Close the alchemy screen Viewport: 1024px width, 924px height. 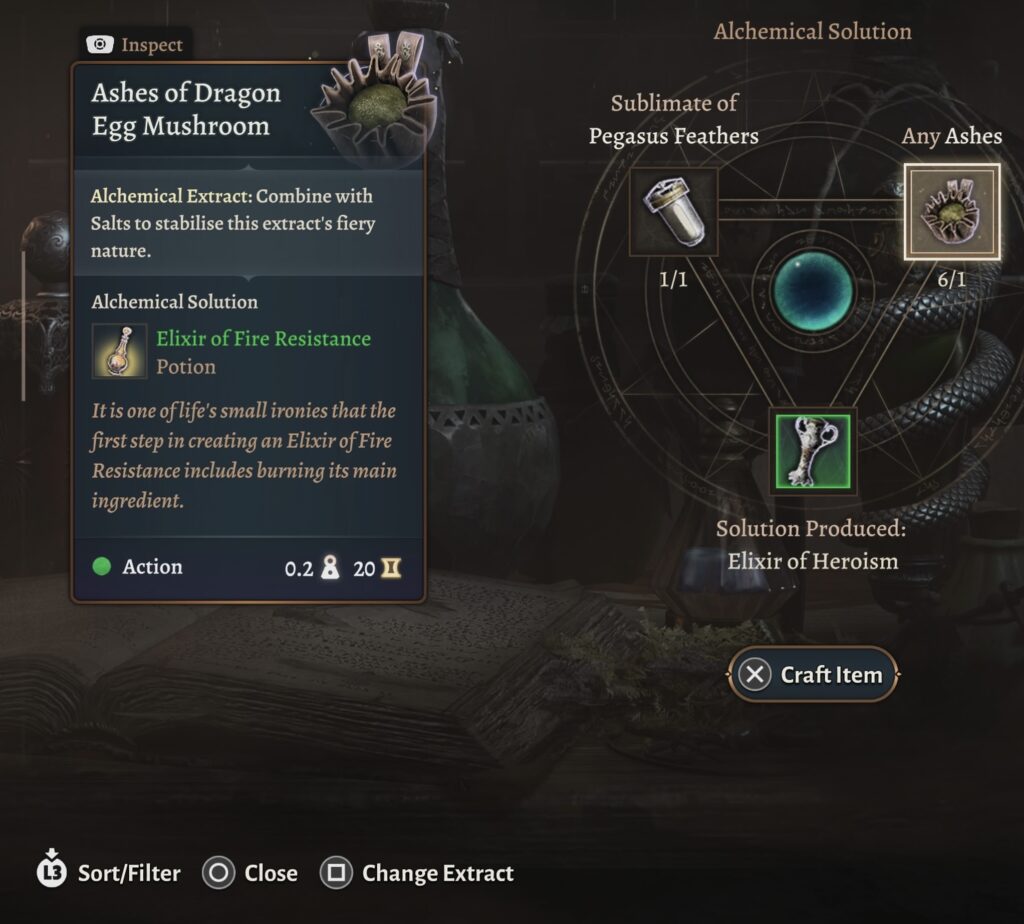point(250,873)
